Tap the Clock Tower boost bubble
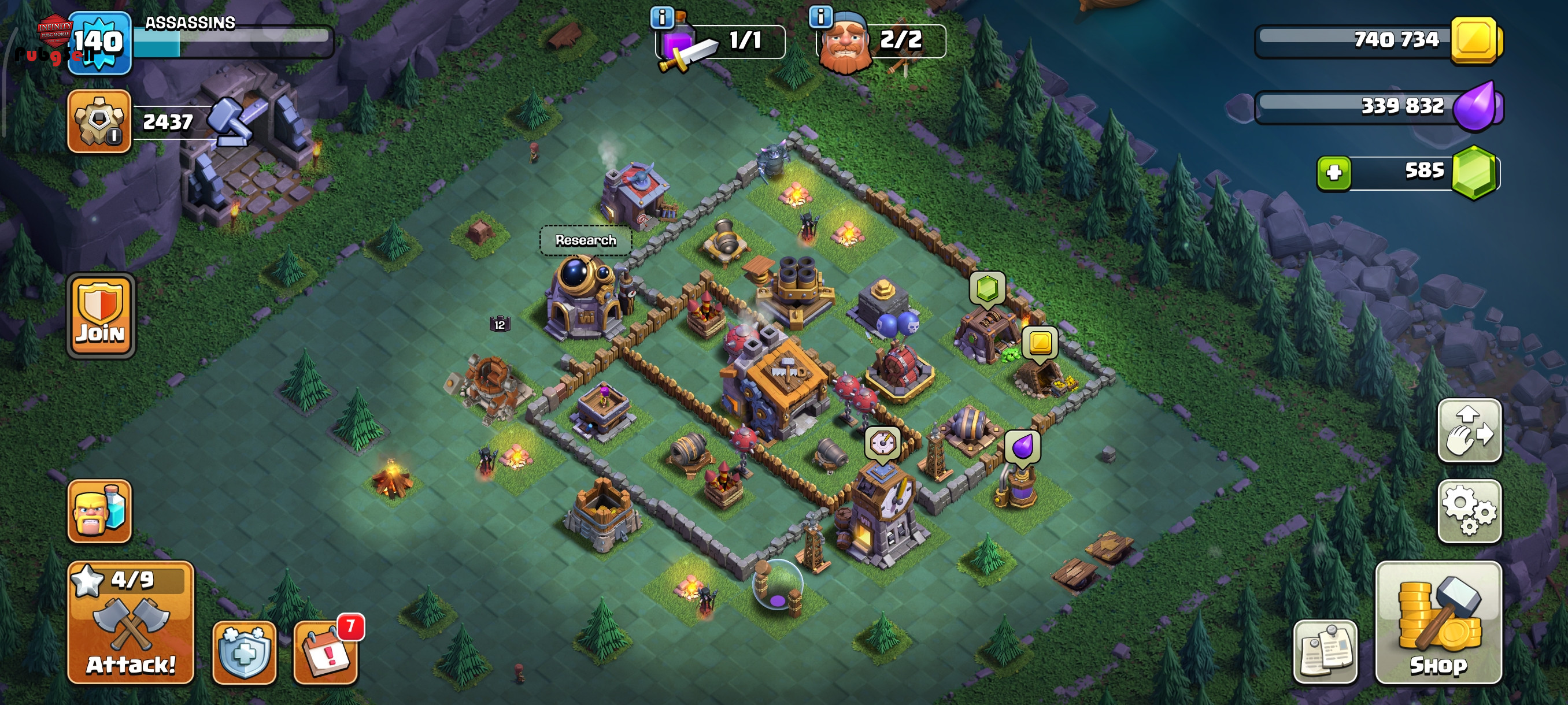 882,443
